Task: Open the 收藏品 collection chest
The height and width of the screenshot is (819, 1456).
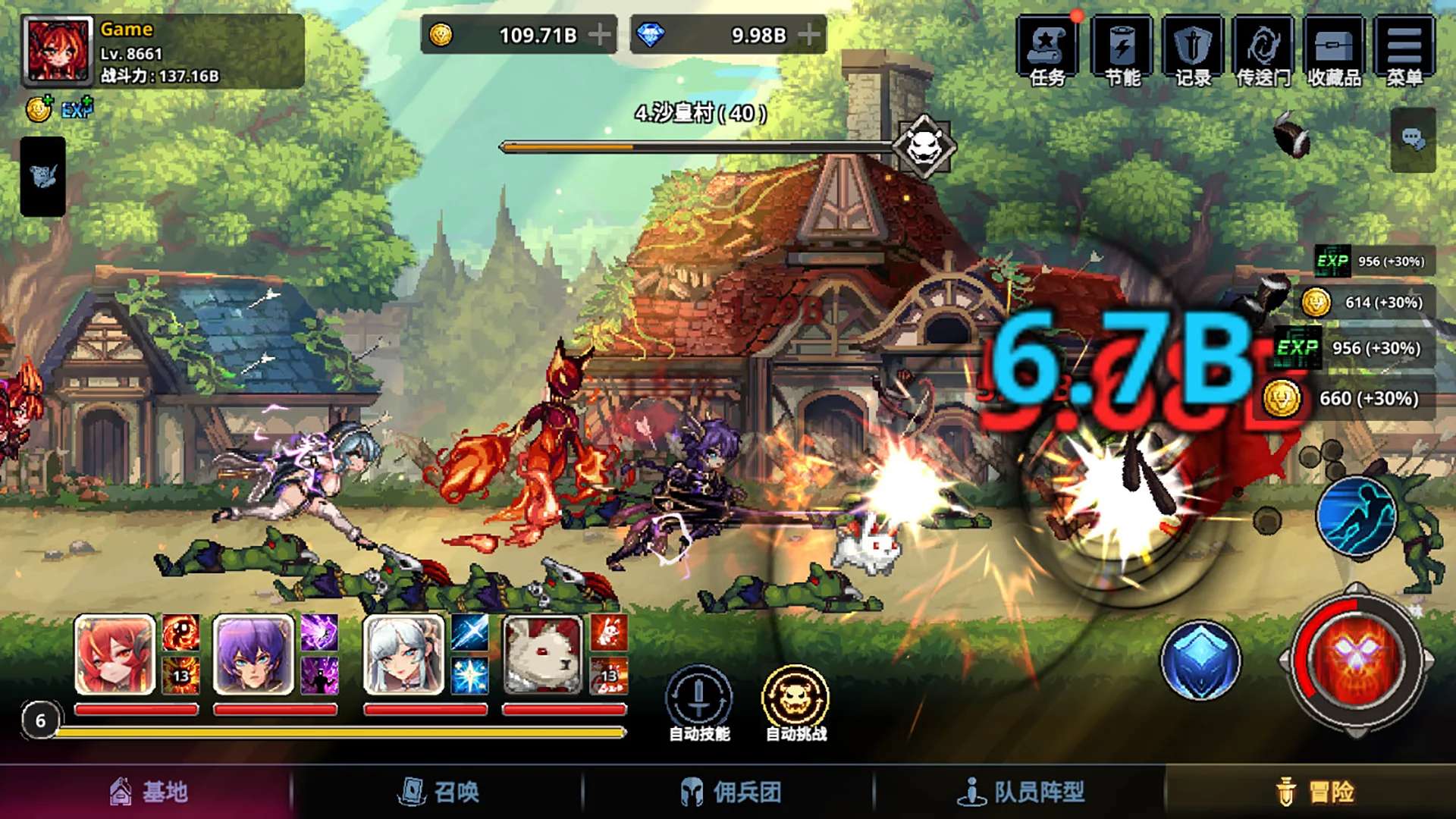Action: tap(1334, 51)
